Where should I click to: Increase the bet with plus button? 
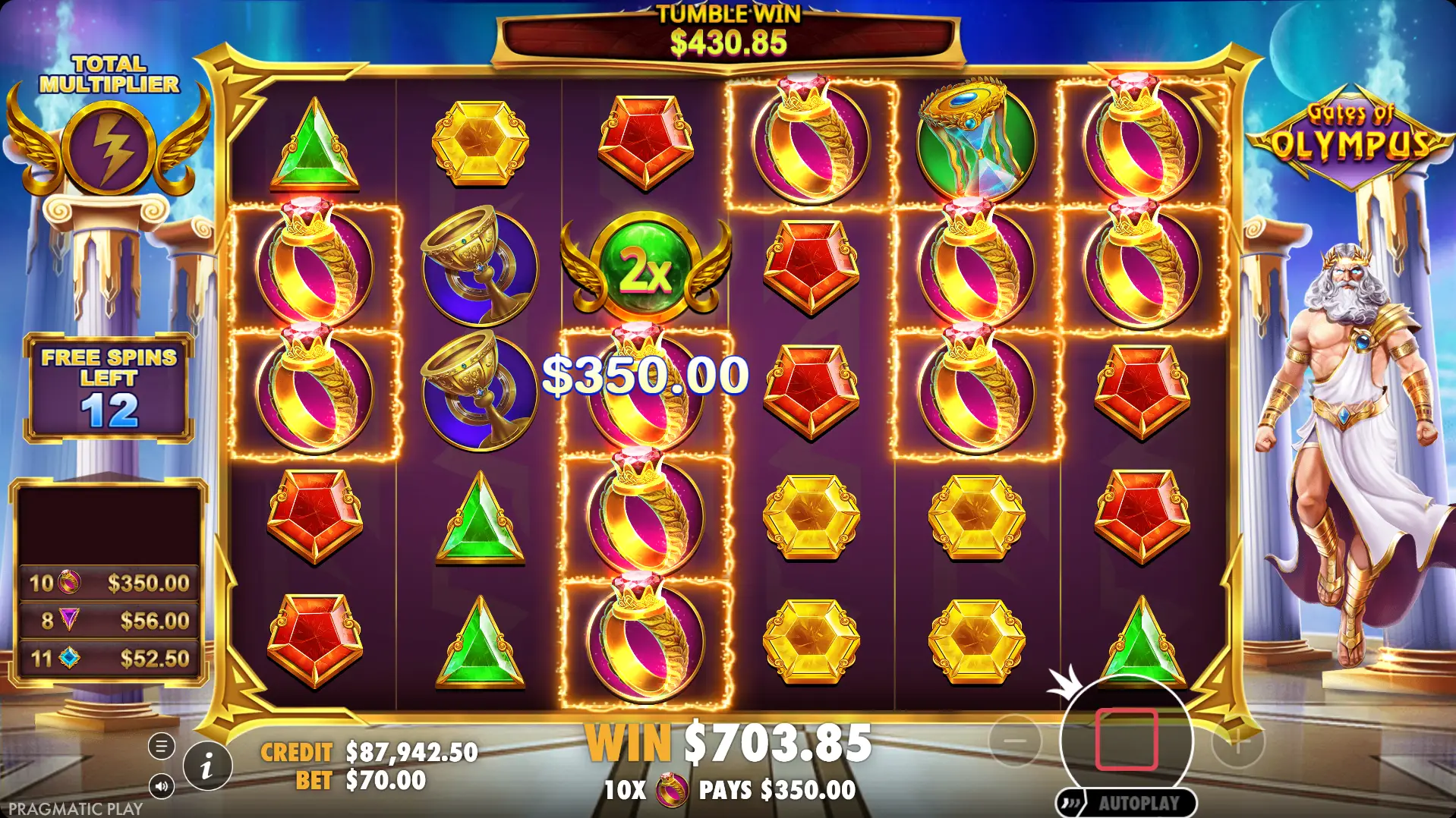(1237, 742)
